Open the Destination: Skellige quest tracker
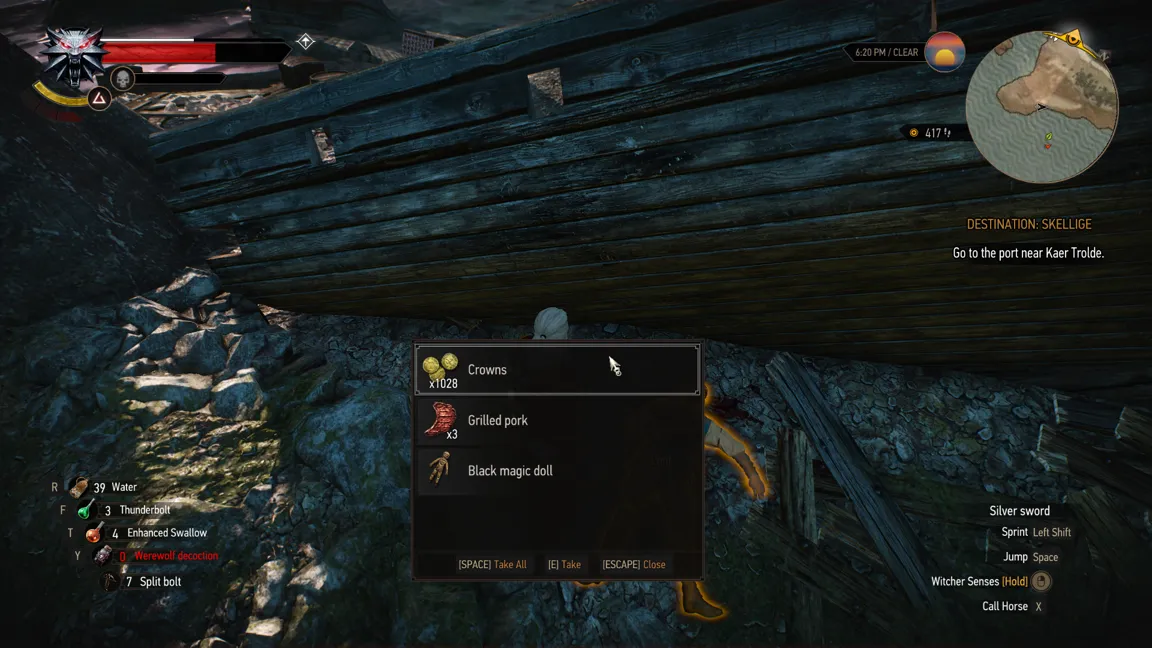 1028,225
